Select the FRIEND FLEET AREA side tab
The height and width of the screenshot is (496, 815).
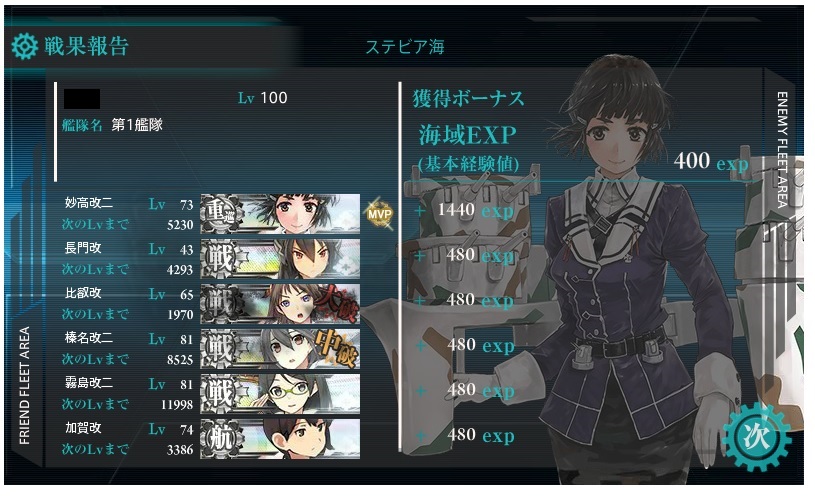tap(26, 384)
